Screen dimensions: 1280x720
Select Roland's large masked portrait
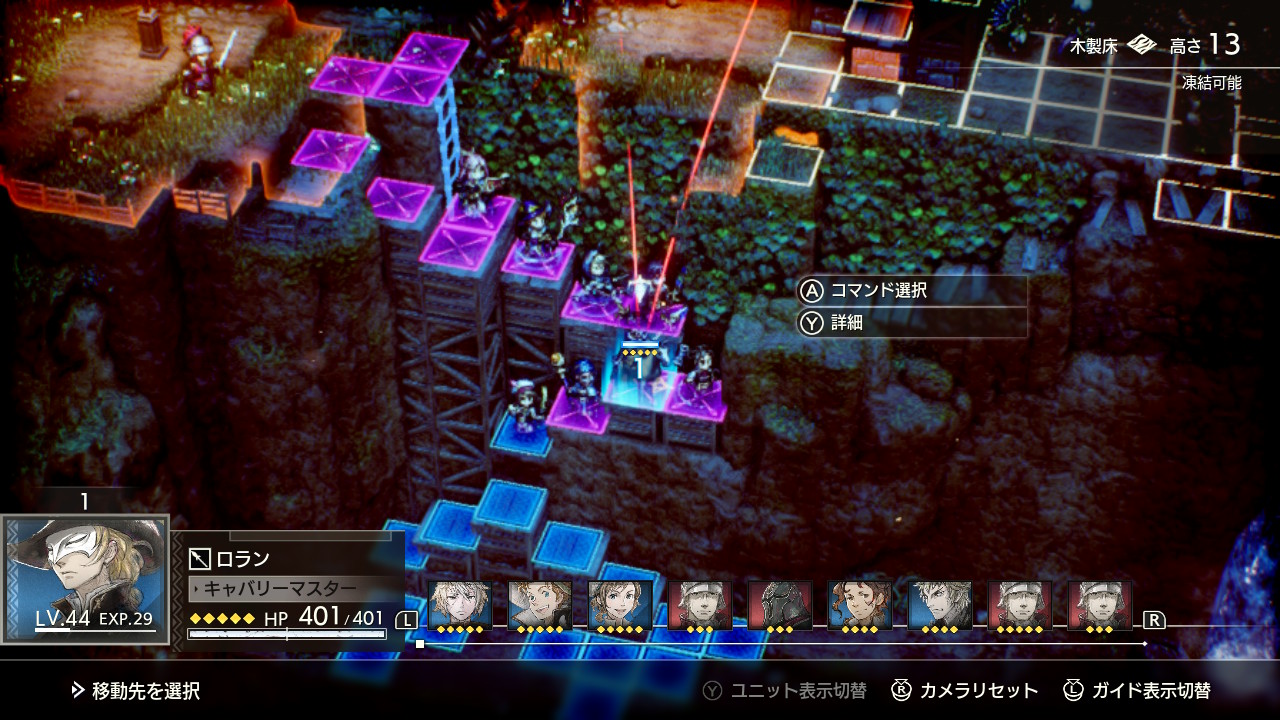pyautogui.click(x=86, y=577)
